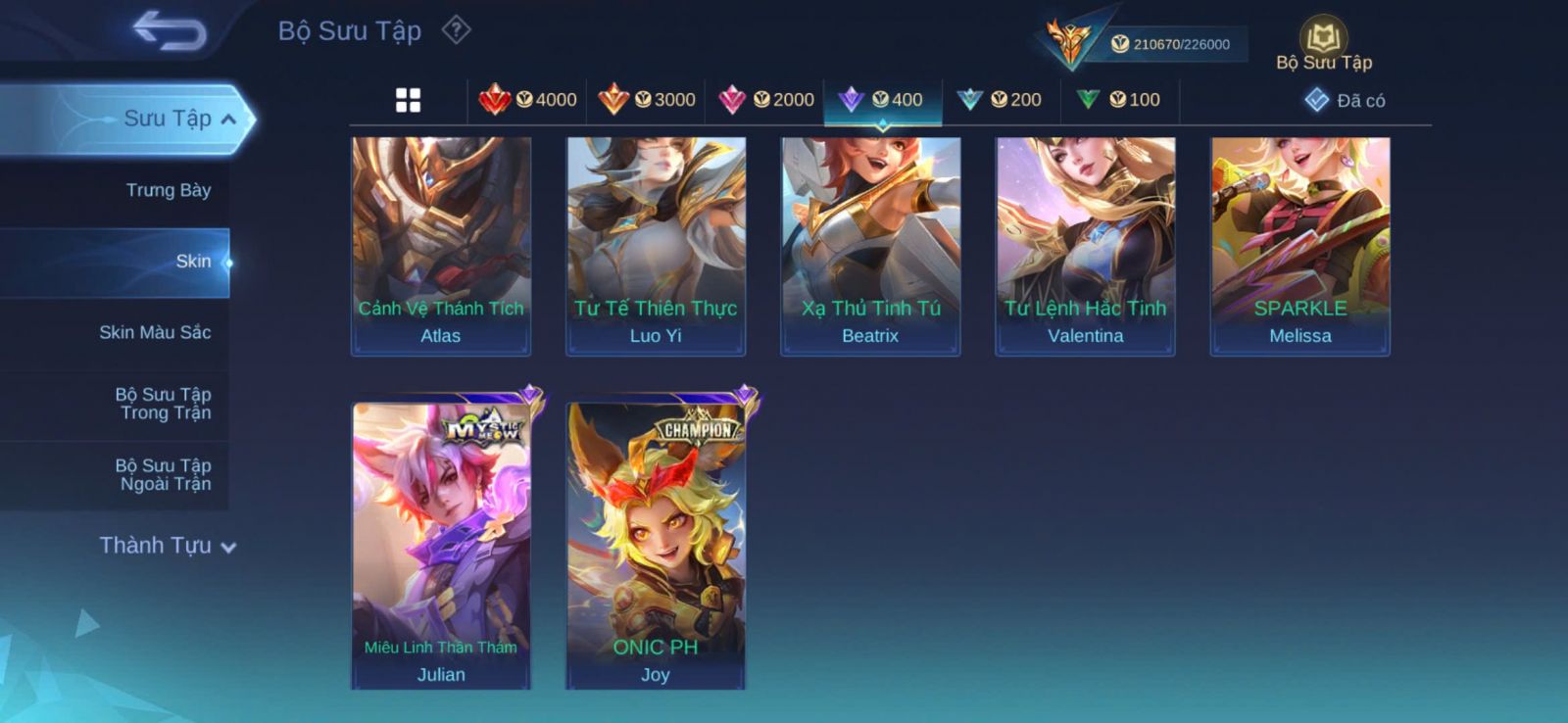Select the Skin sidebar entry
This screenshot has width=1568, height=723.
click(x=192, y=262)
